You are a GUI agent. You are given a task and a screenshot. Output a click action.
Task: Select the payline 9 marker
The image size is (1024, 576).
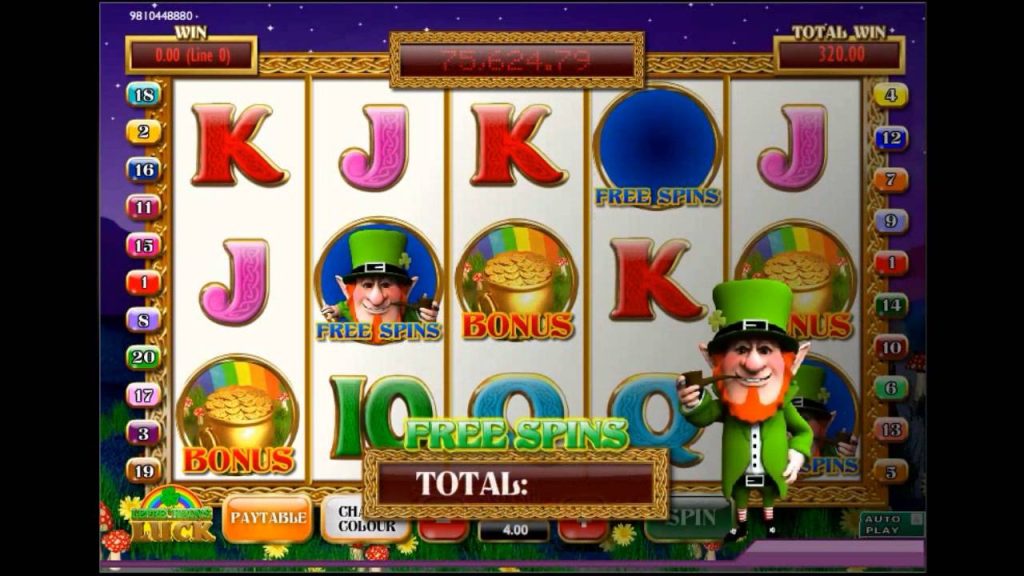coord(891,222)
